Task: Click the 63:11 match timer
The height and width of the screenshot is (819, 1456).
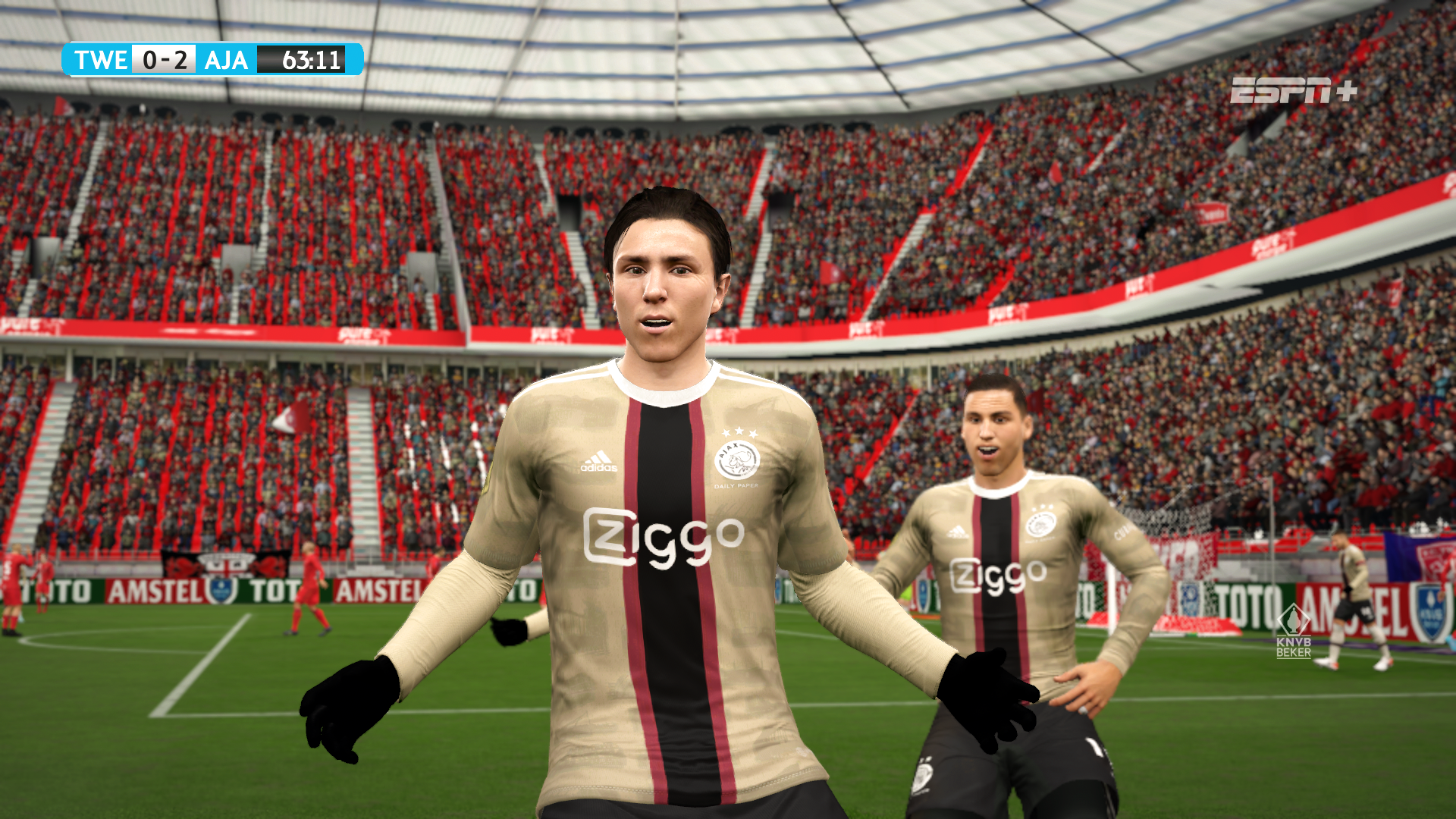Action: tap(311, 61)
